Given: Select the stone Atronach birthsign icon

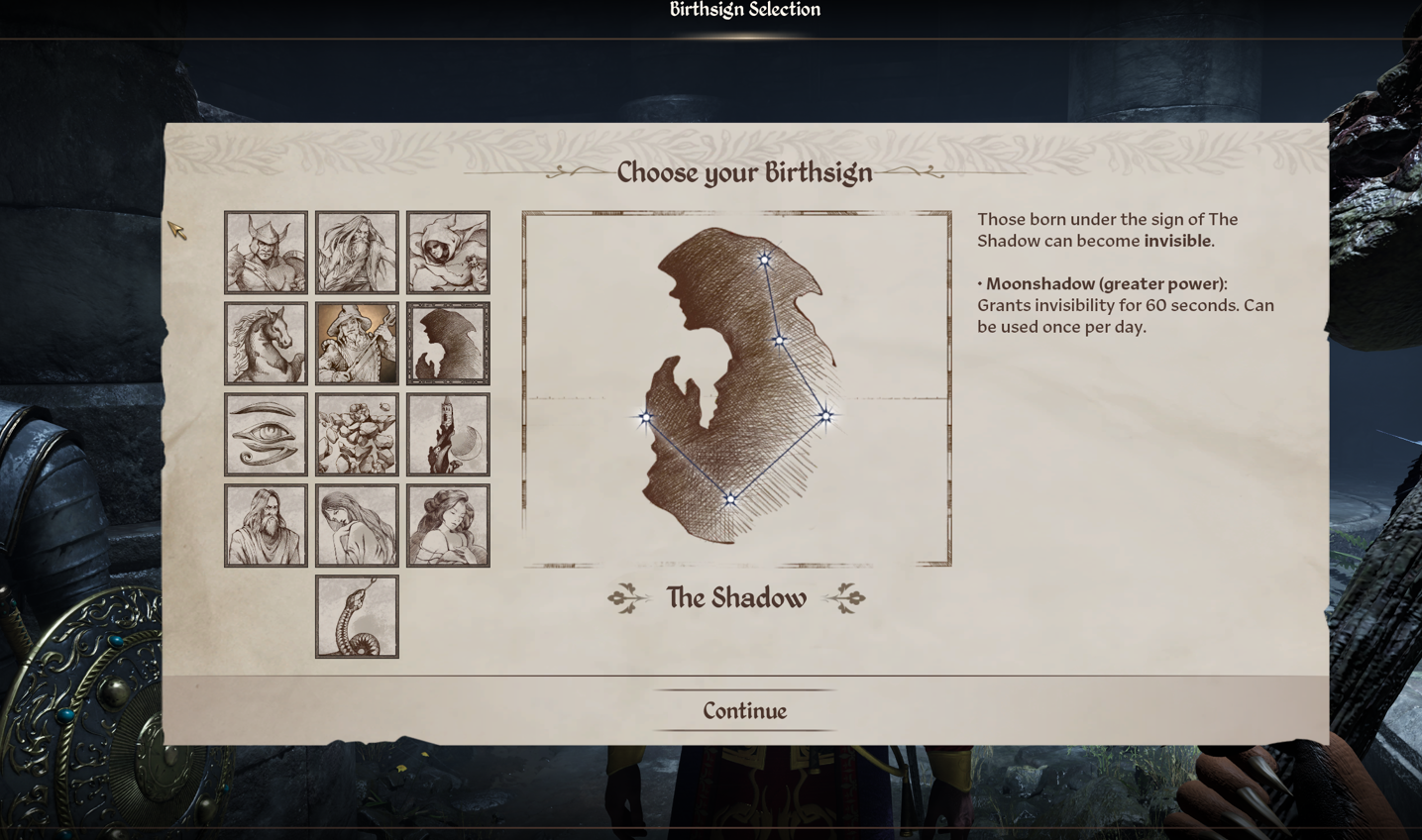Looking at the screenshot, I should 357,433.
